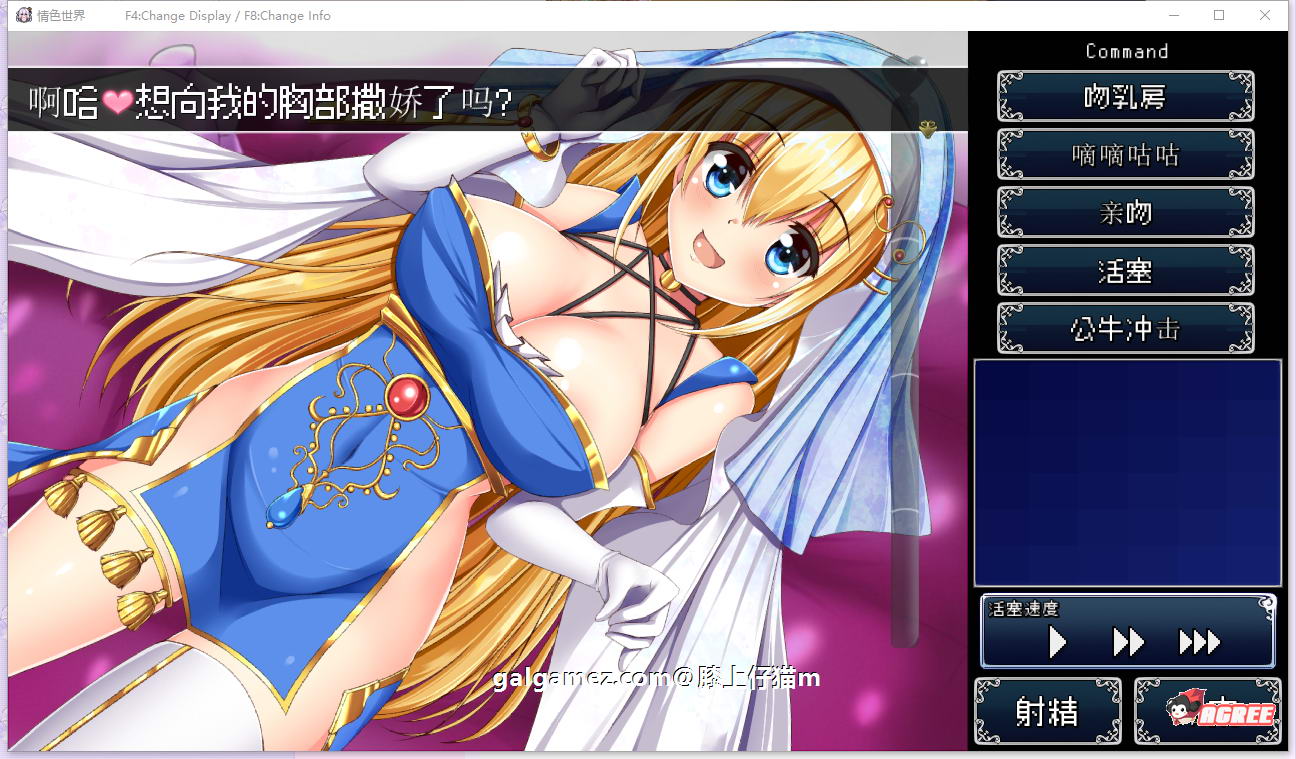Image resolution: width=1296 pixels, height=759 pixels.
Task: Click the Command panel header text
Action: pyautogui.click(x=1127, y=51)
